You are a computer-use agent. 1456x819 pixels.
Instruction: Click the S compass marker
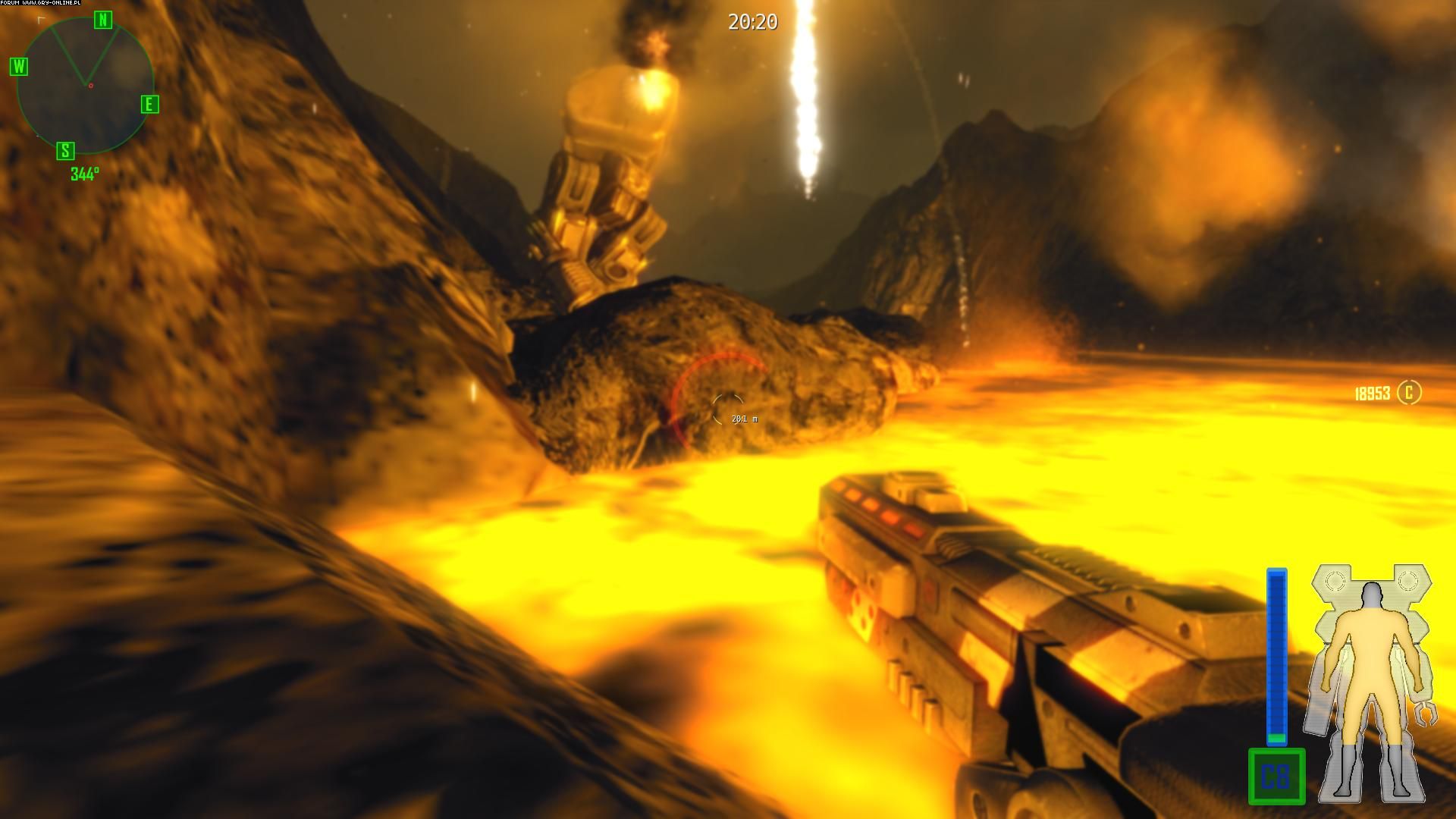66,150
